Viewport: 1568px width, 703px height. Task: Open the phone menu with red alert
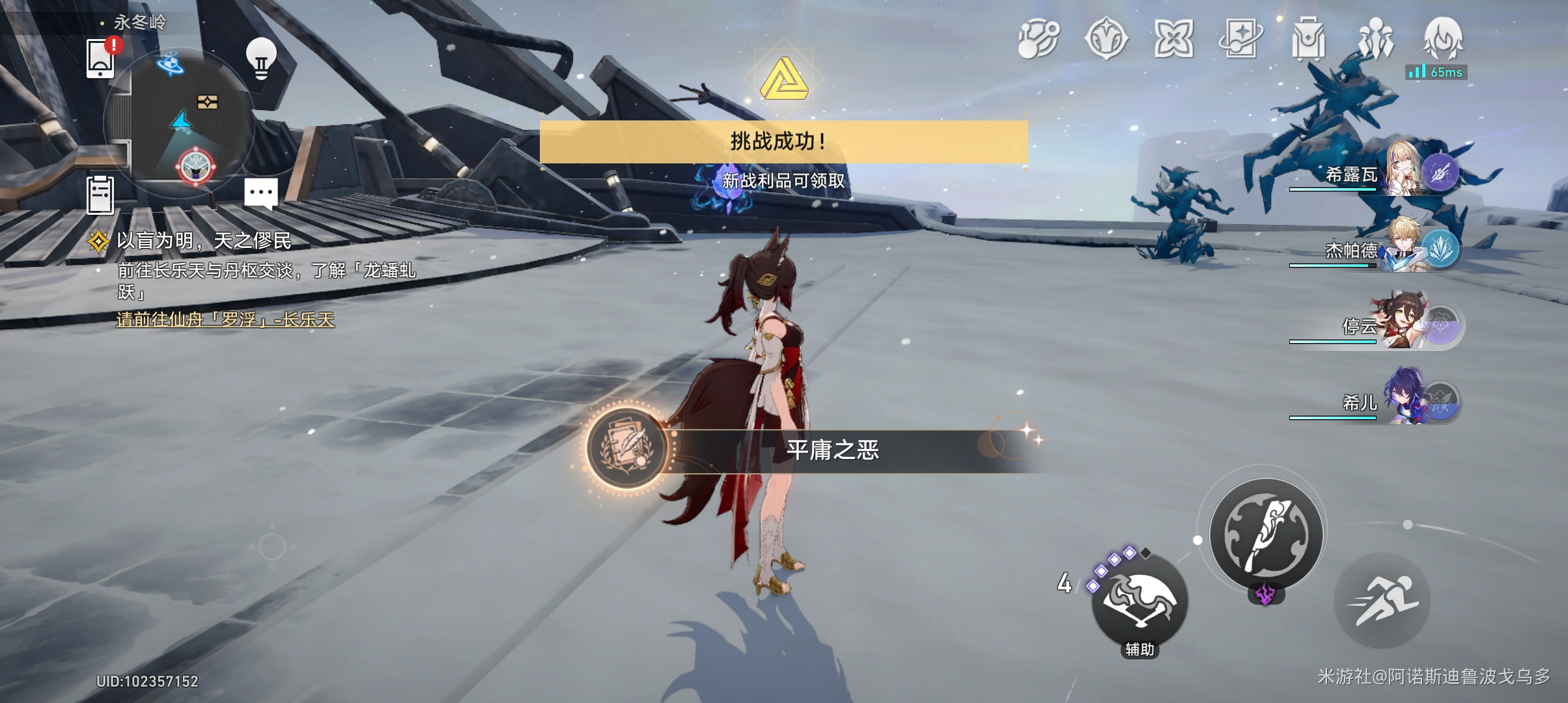pos(101,59)
